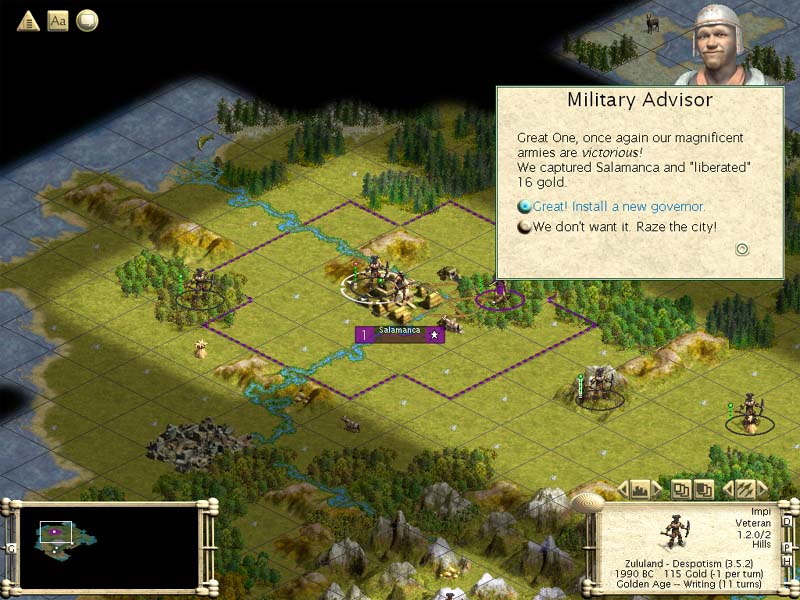
Task: Confirm the Military Advisor dialog with the round button
Action: [742, 249]
